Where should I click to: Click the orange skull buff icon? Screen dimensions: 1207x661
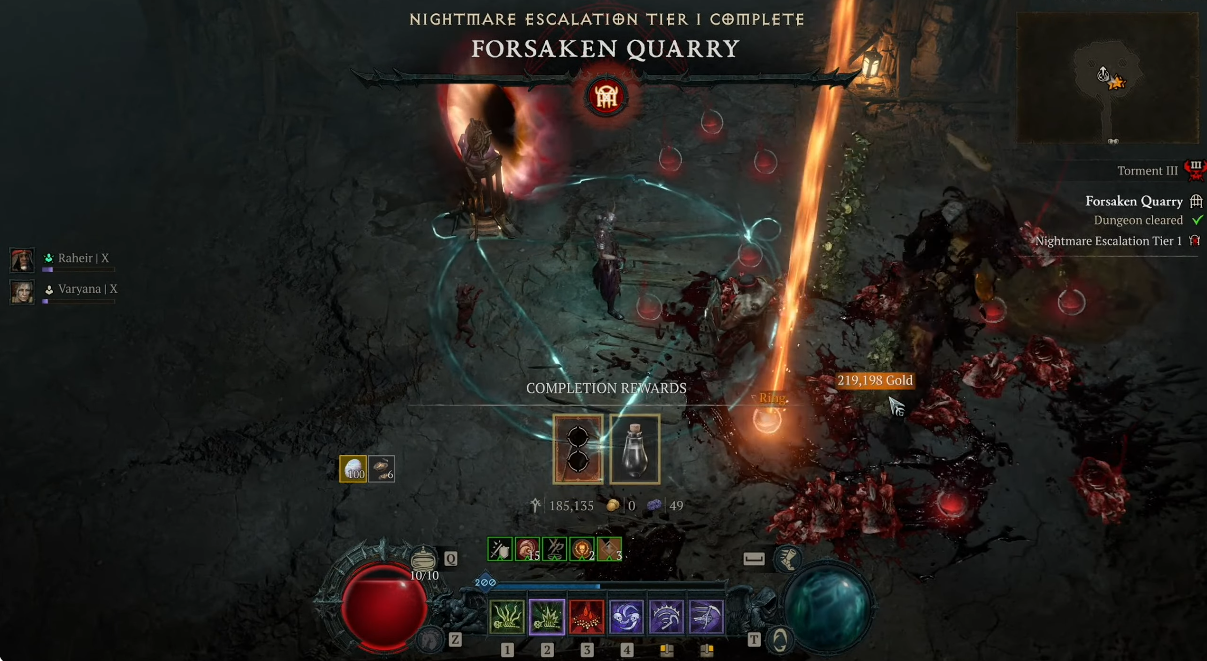coord(582,549)
